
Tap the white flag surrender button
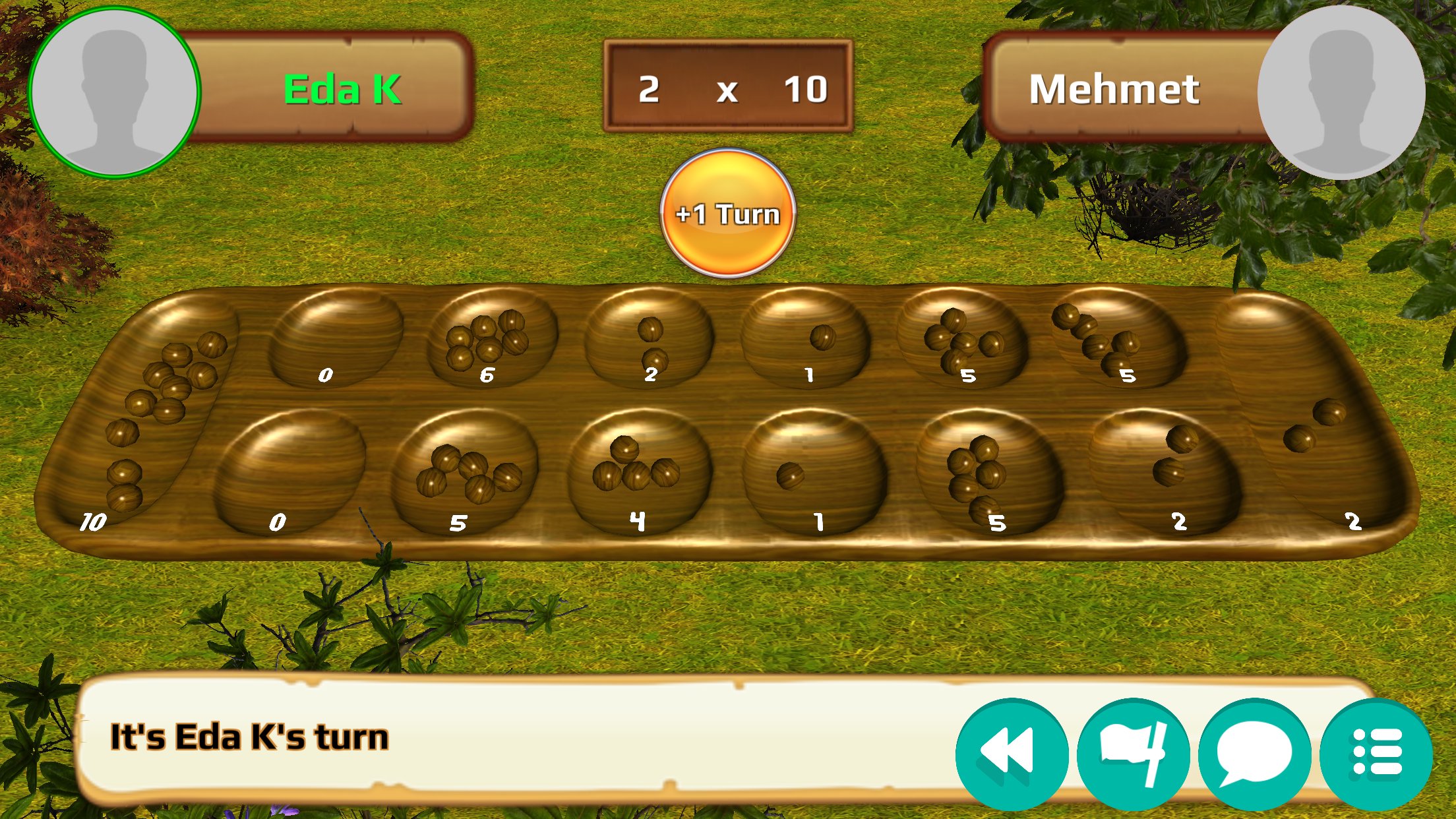1133,754
